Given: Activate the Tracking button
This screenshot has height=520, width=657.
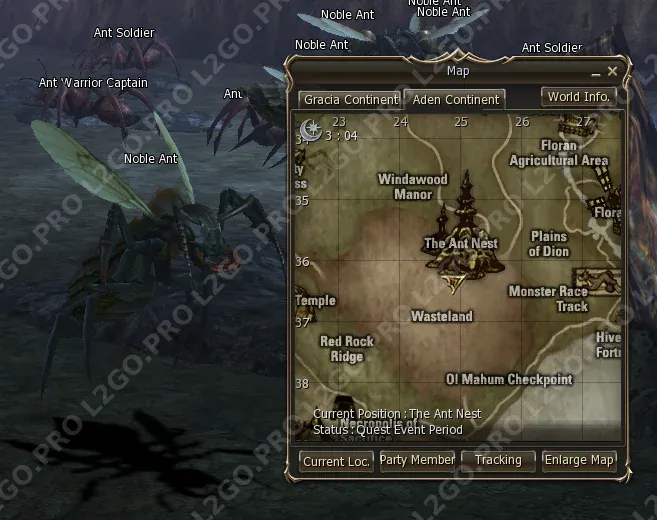Looking at the screenshot, I should pyautogui.click(x=498, y=460).
